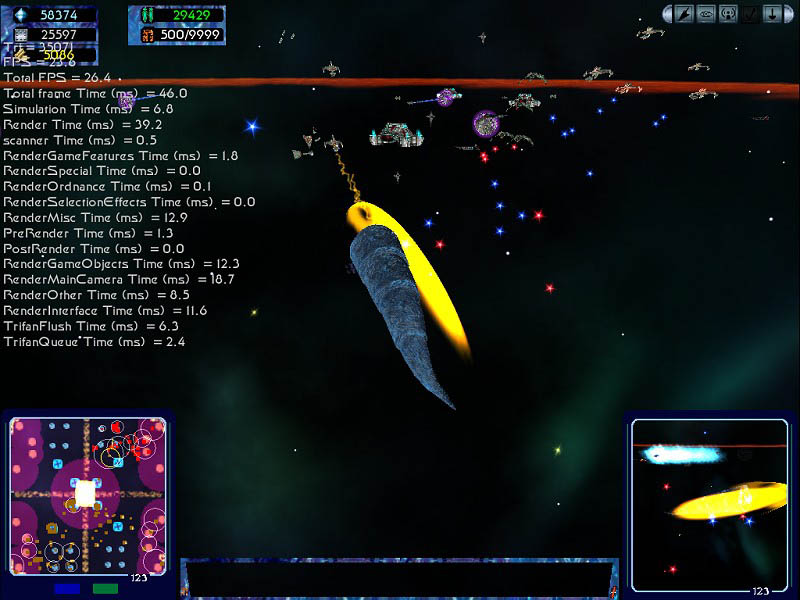Select the green button under the minimap

105,589
